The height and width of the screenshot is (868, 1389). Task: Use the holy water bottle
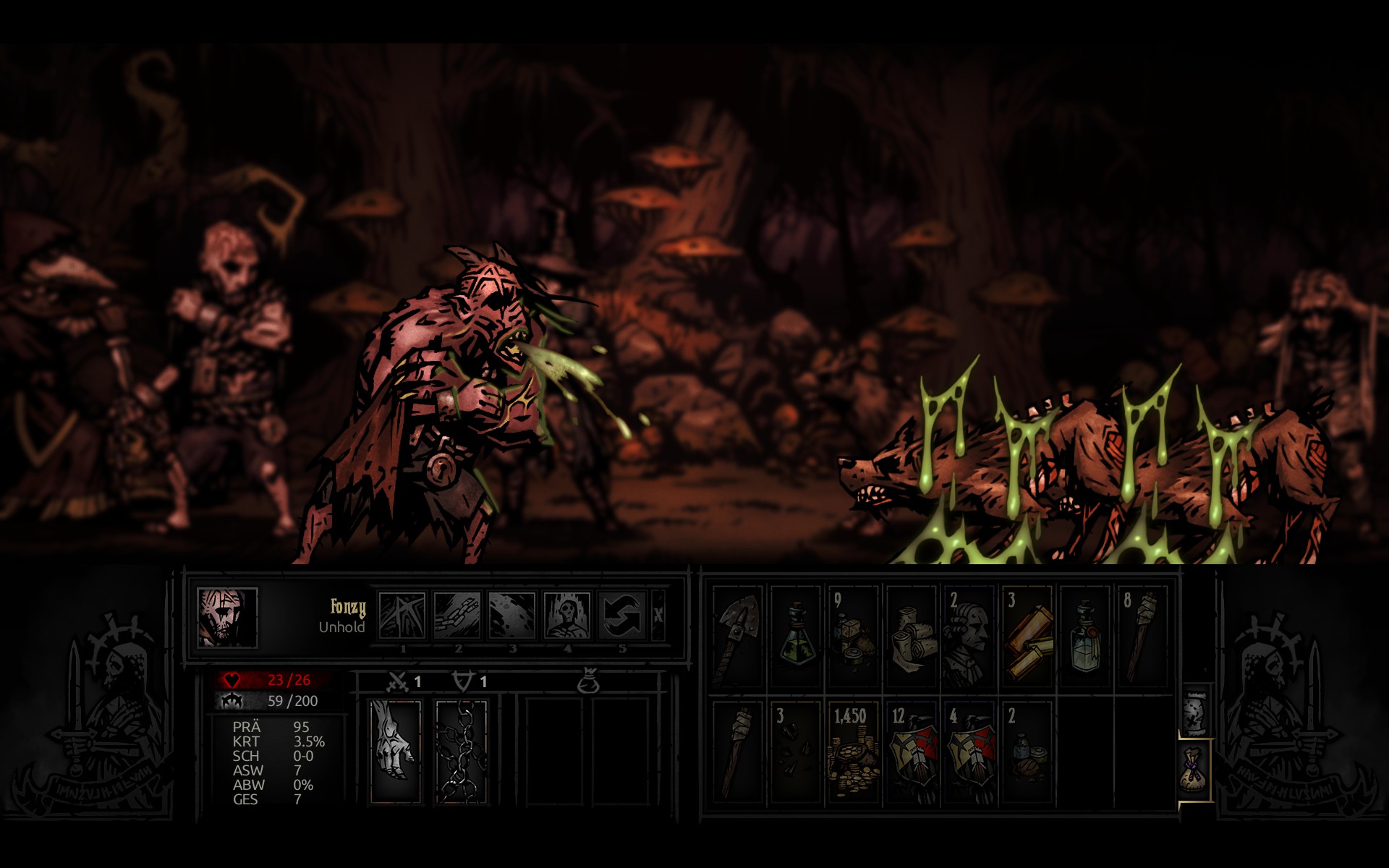tap(1085, 637)
